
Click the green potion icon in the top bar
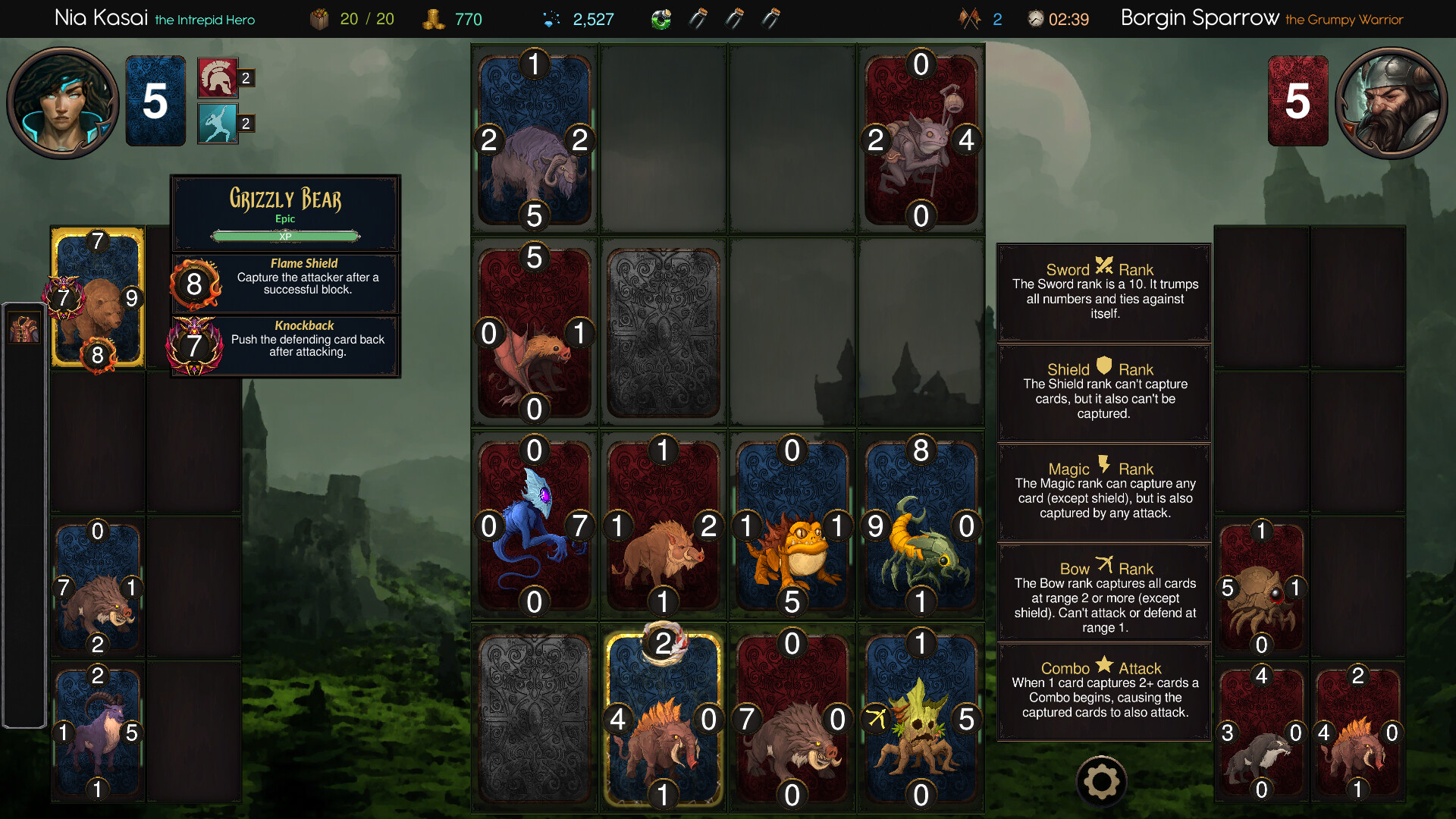click(x=661, y=18)
